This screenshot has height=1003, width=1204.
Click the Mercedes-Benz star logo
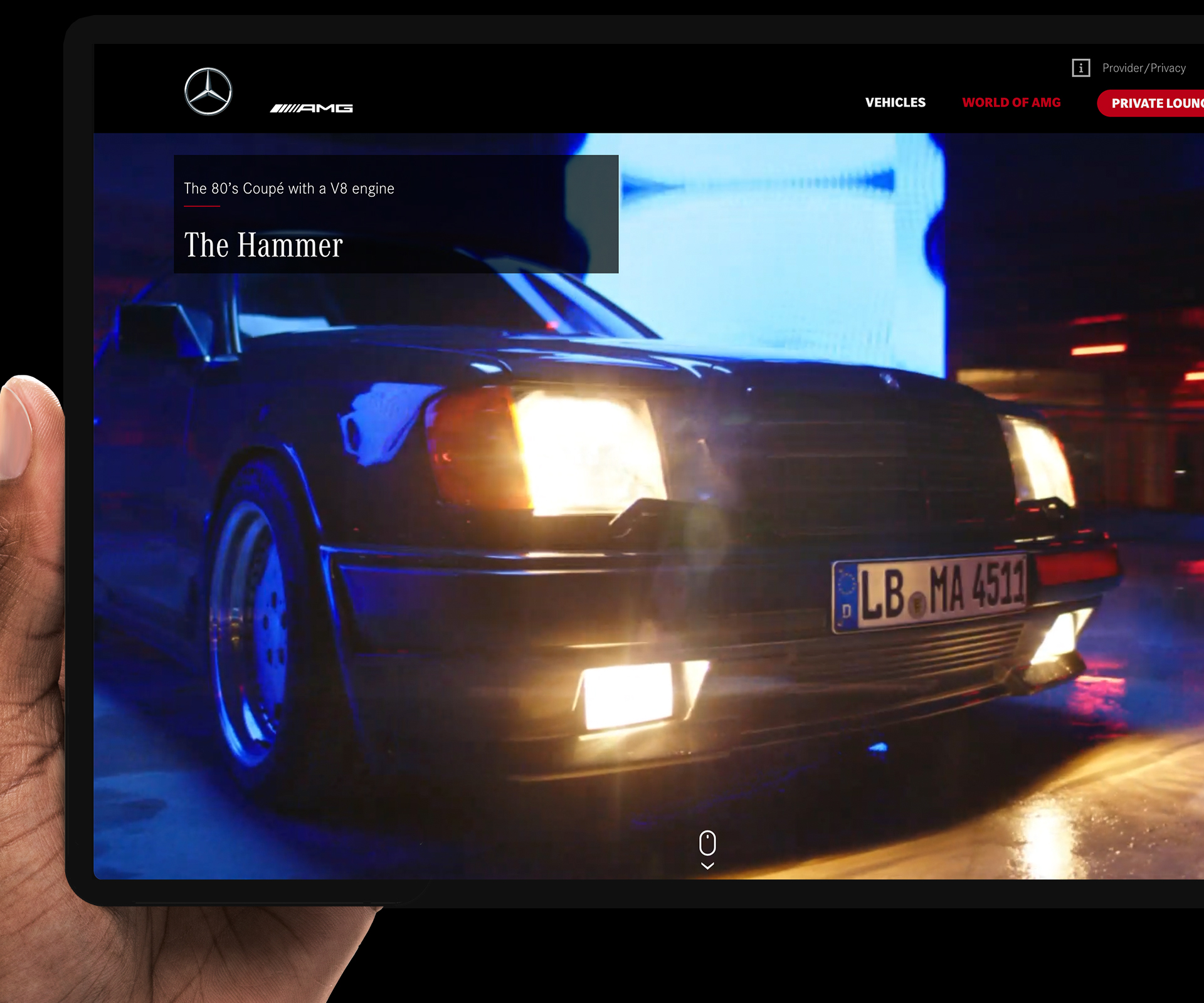coord(208,92)
